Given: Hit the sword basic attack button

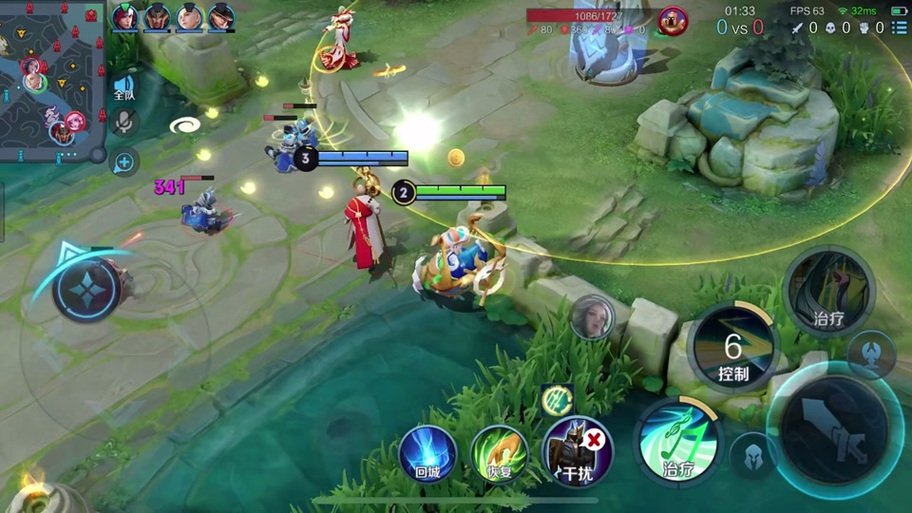Looking at the screenshot, I should pyautogui.click(x=836, y=426).
